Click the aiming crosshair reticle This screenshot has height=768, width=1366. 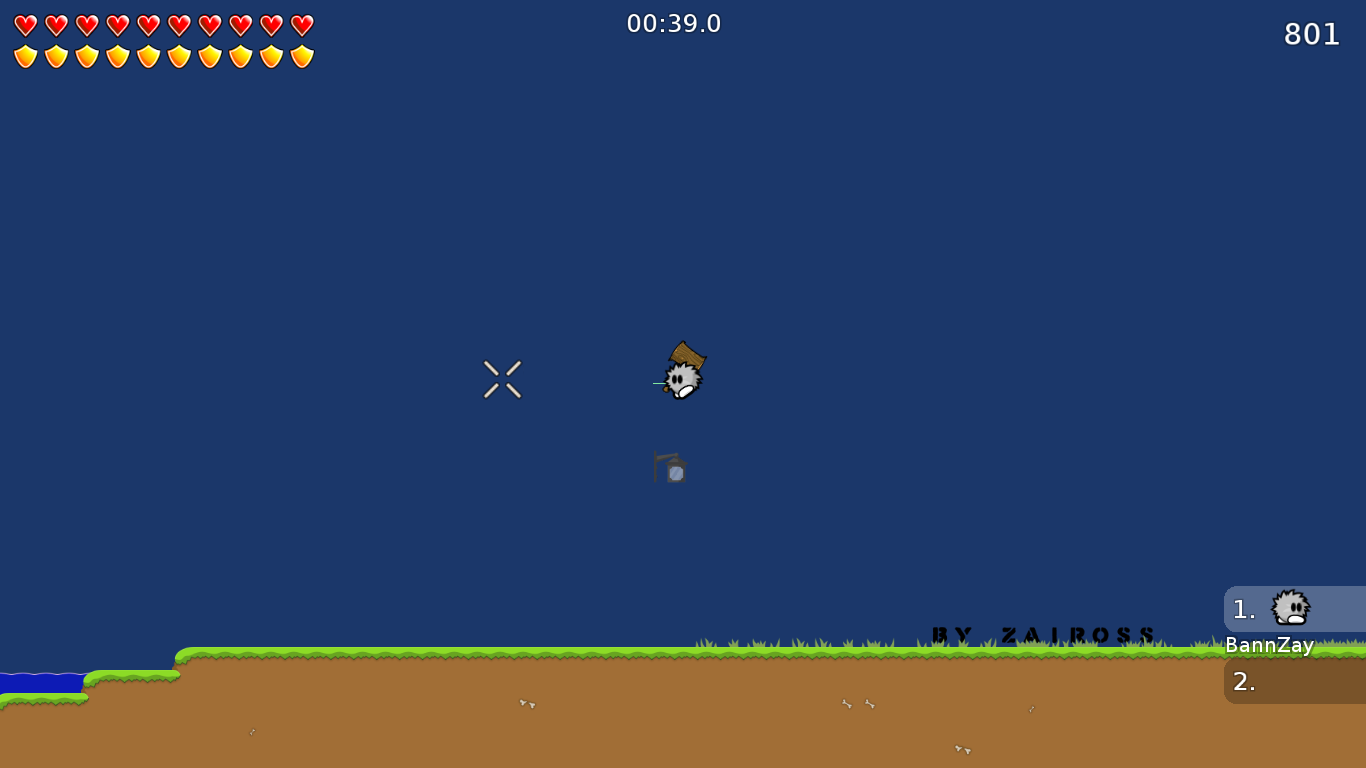pos(502,378)
